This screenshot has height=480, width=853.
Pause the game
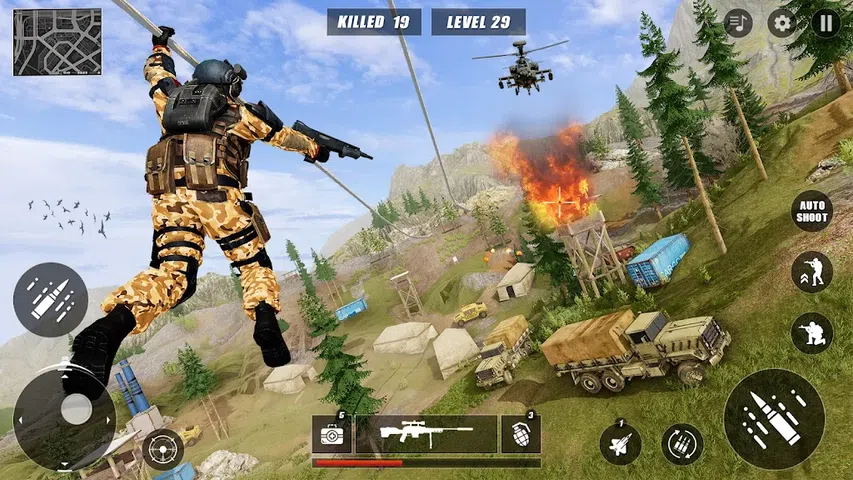coord(826,22)
